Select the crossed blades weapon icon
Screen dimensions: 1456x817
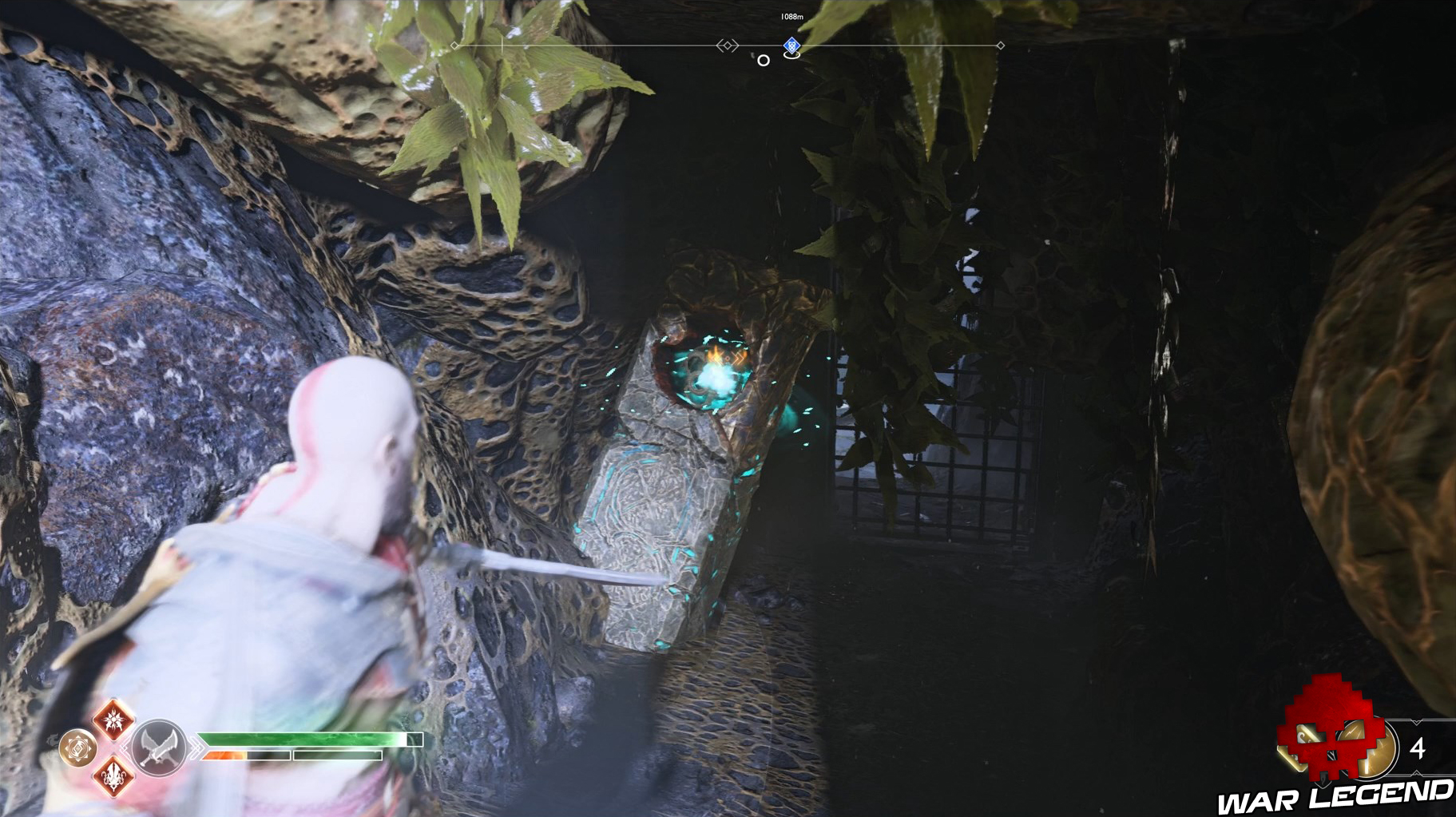click(x=160, y=748)
